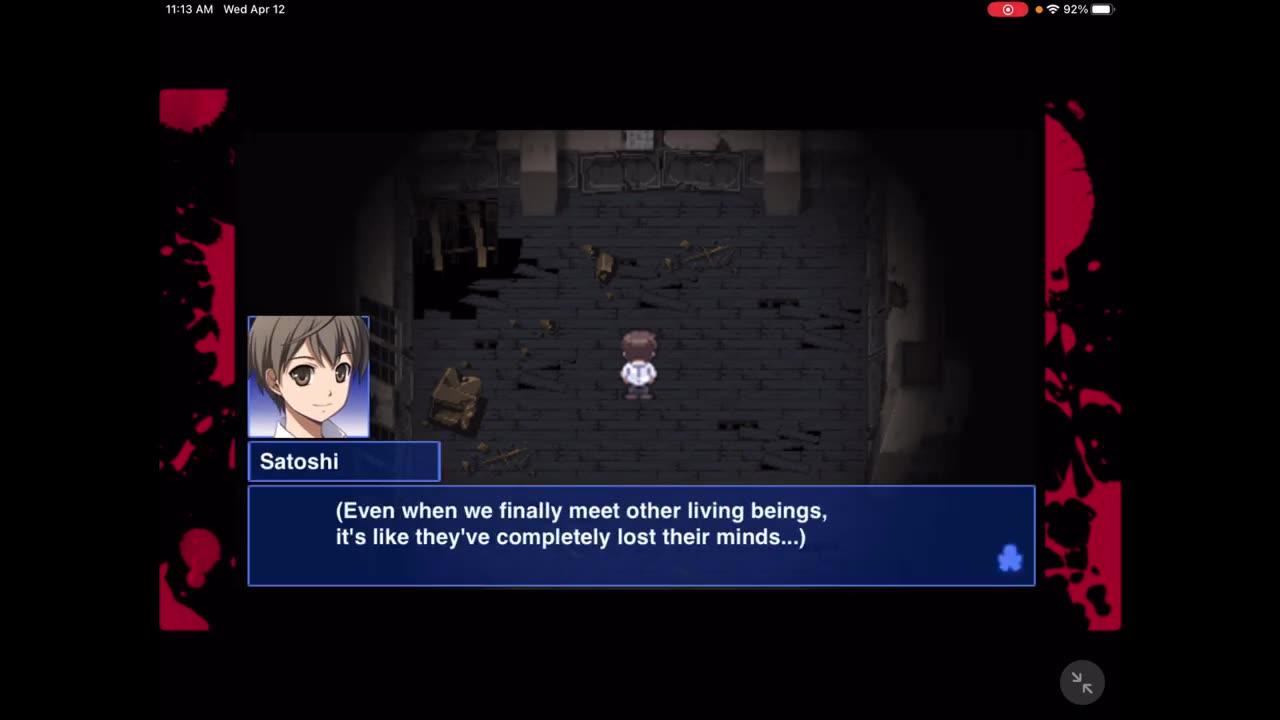The image size is (1280, 720).
Task: Tap the red screen recording indicator
Action: click(1008, 9)
